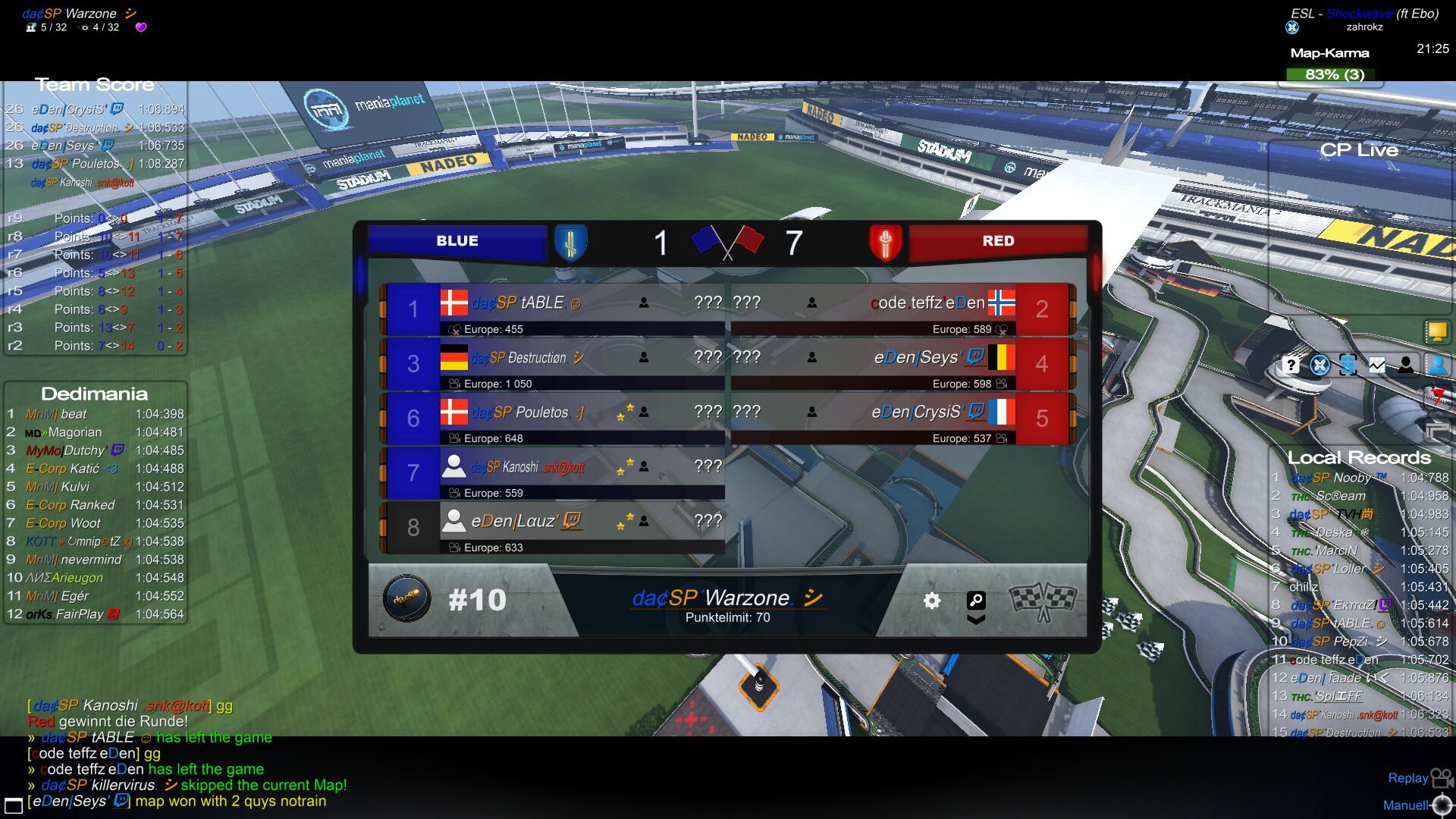Screen dimensions: 1456x819
Task: Open the question mark help icon
Action: [1291, 366]
